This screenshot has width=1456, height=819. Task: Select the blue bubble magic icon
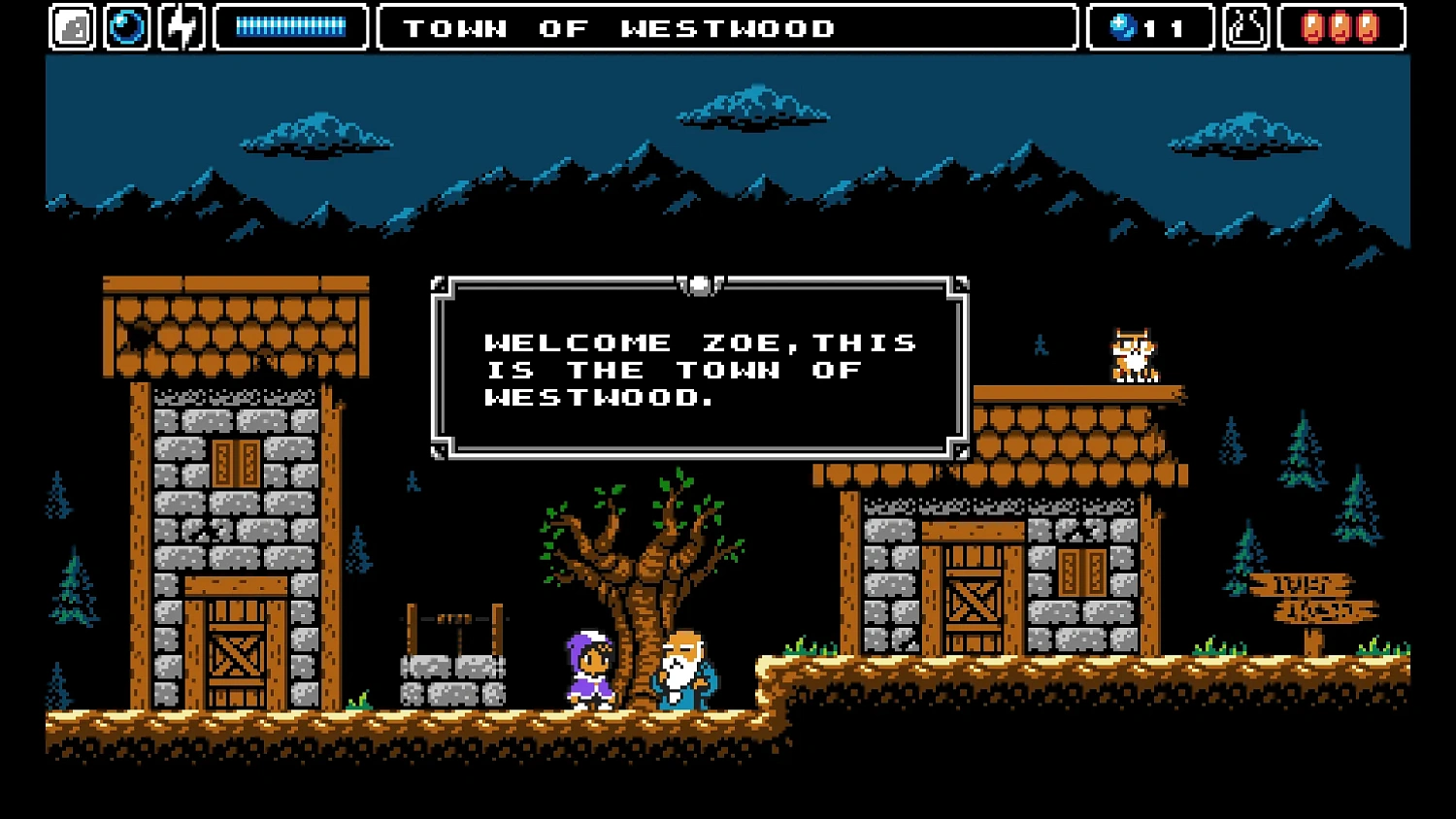128,25
